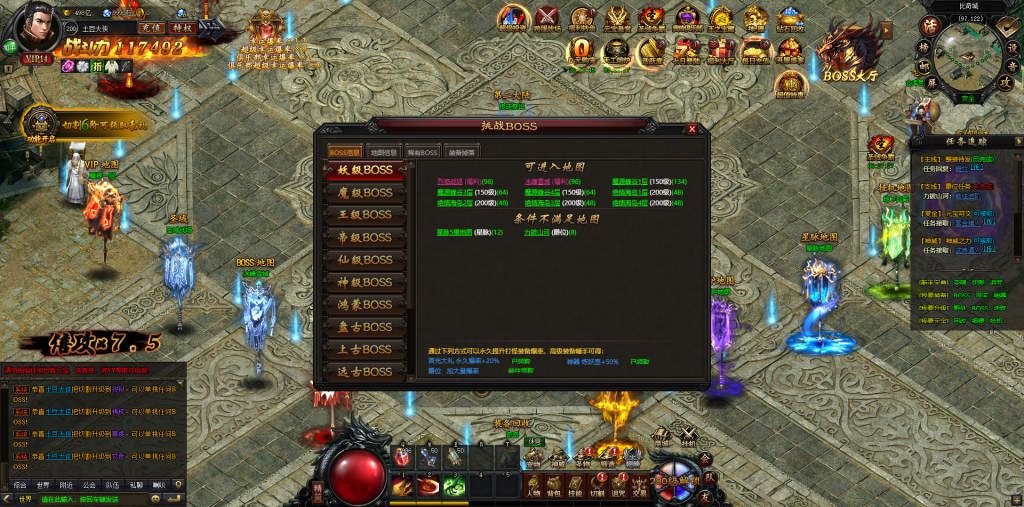Screen dimensions: 1024x507
Task: Show the 仙级BOSS list
Action: click(364, 260)
